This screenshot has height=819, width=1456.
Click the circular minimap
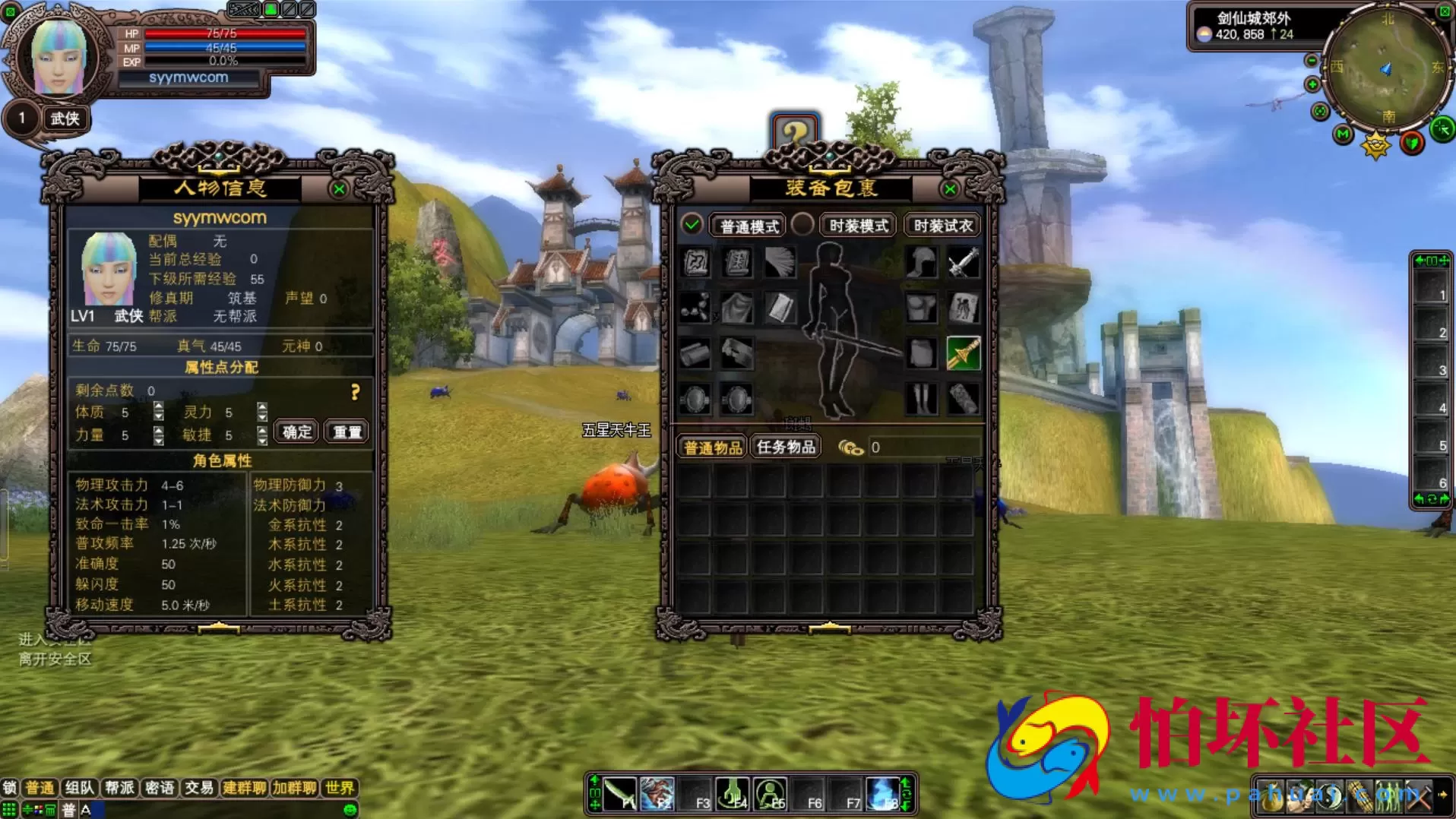[1386, 67]
